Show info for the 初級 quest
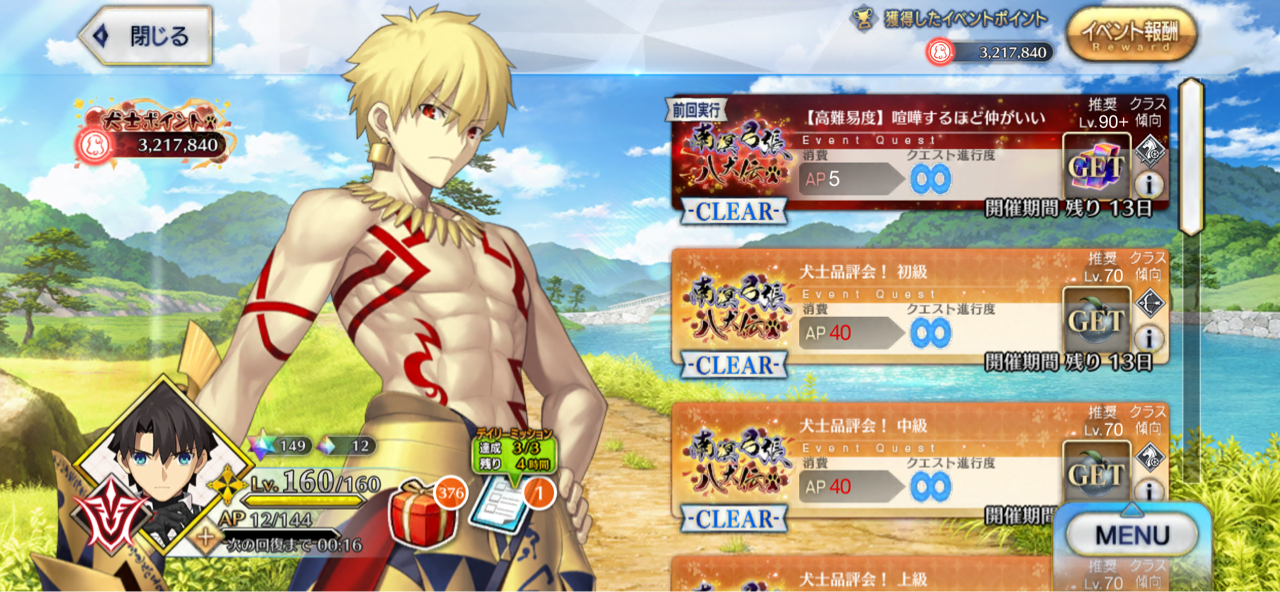 click(x=1149, y=338)
